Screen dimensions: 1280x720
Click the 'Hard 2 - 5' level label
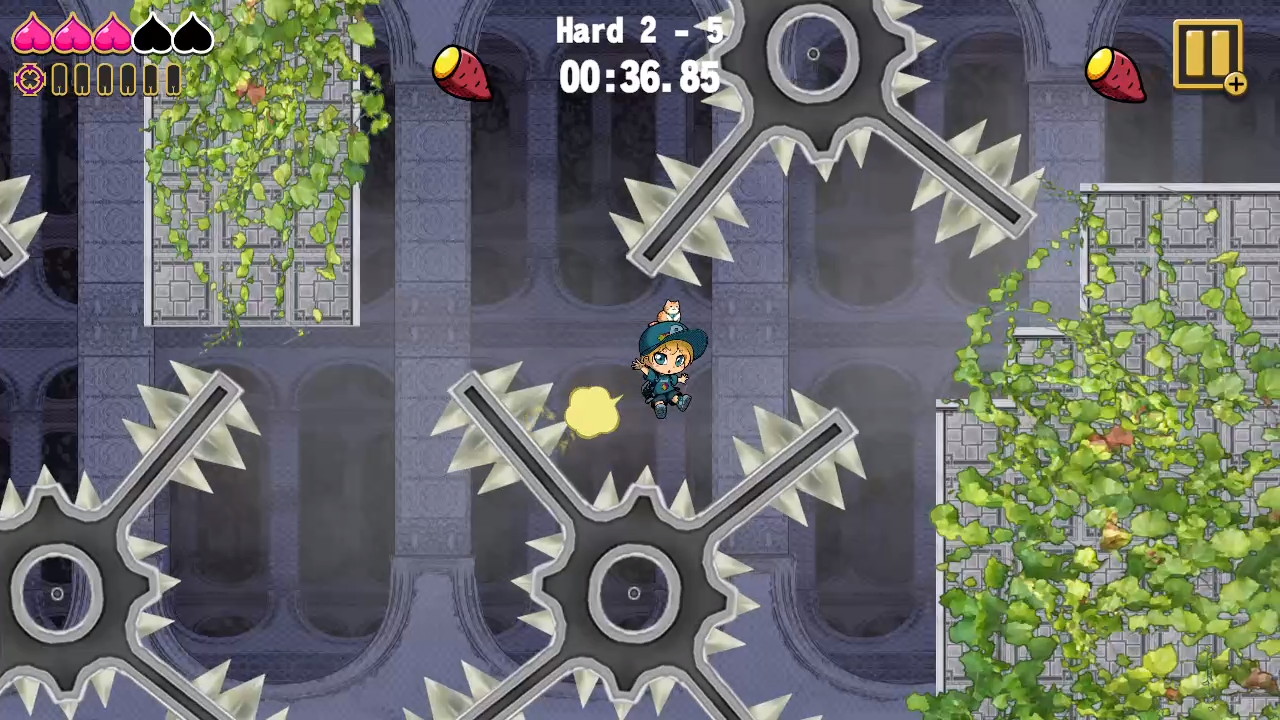tap(640, 30)
